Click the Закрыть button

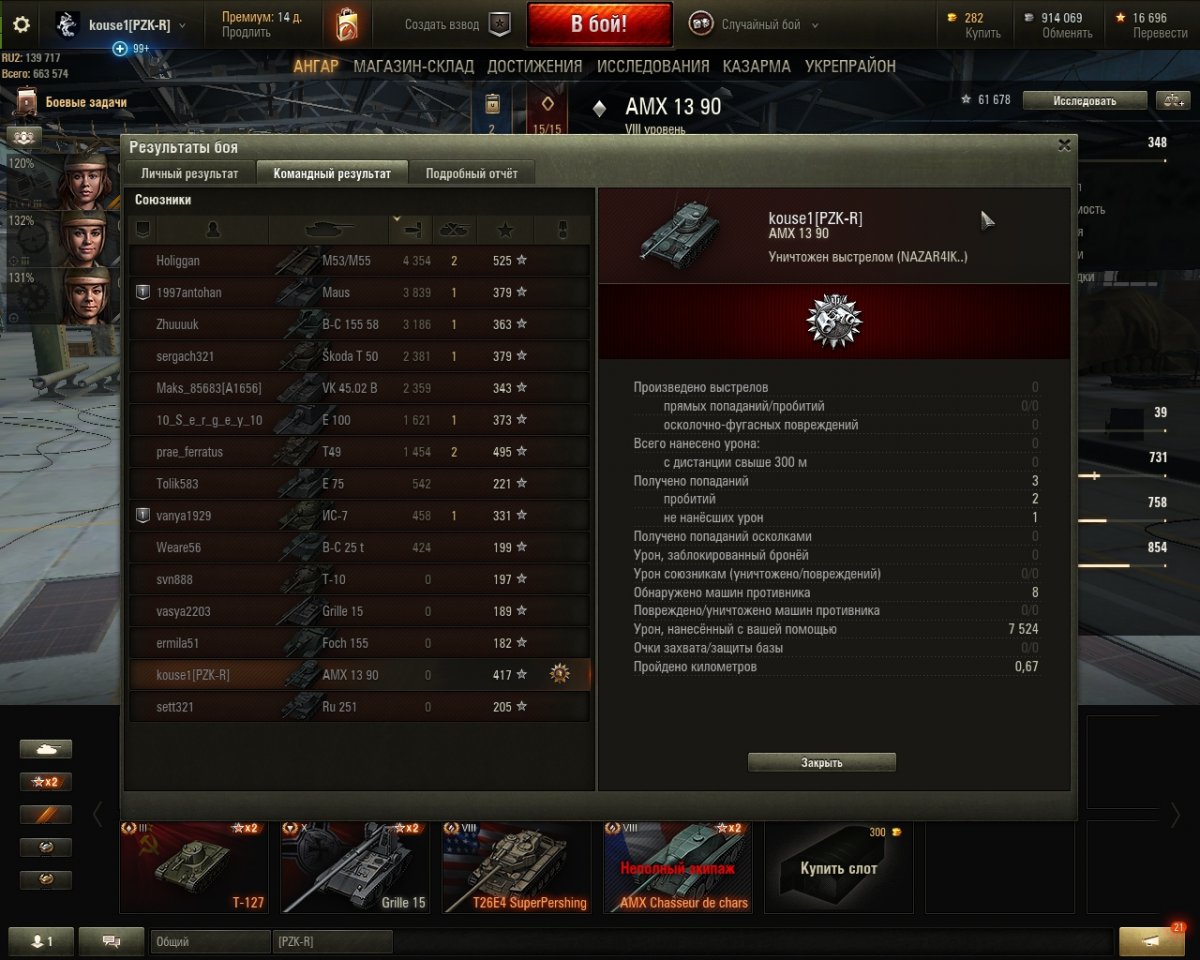821,763
